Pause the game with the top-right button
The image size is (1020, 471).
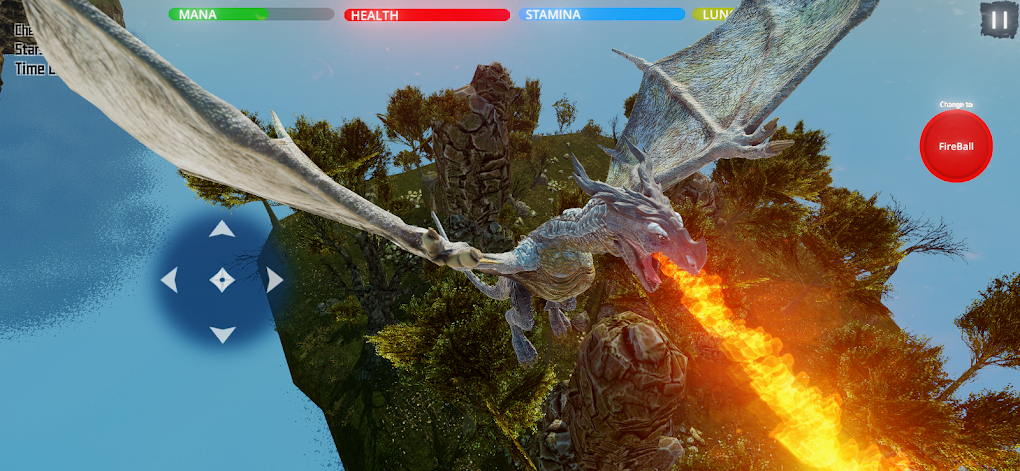(x=997, y=19)
